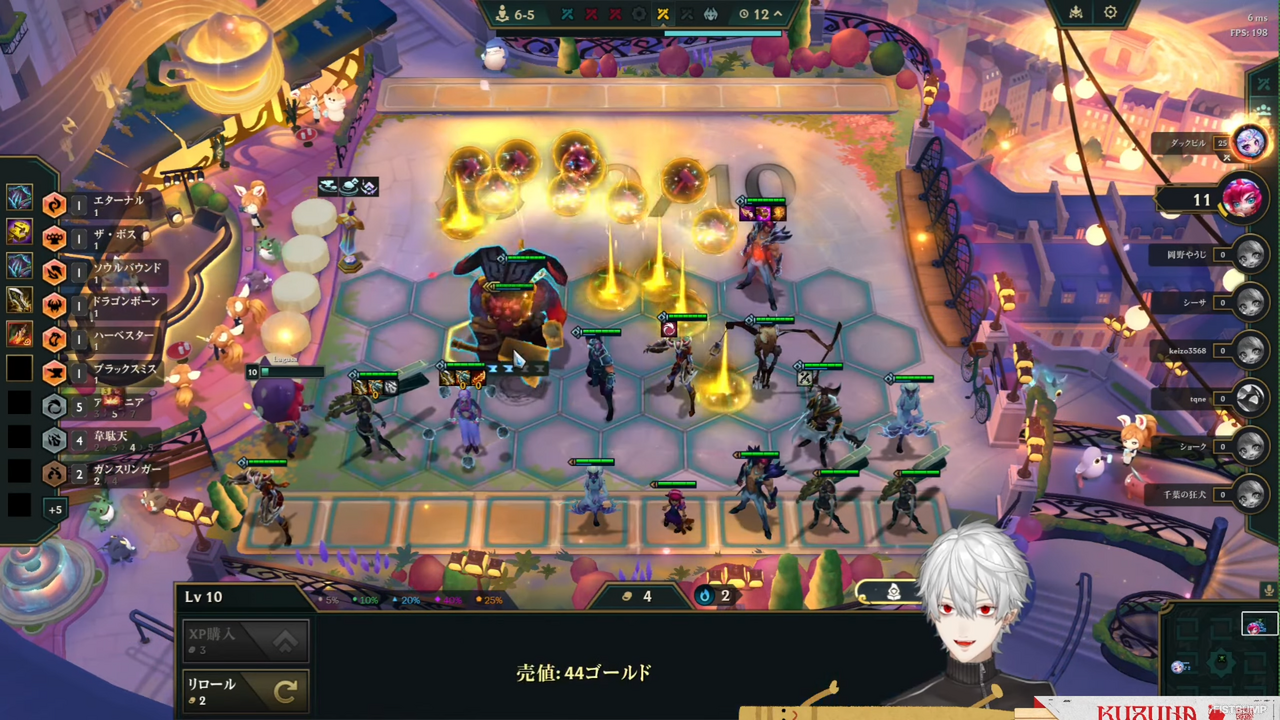The width and height of the screenshot is (1280, 720).
Task: Click the ザ・ボス trait icon
Action: [x=54, y=237]
